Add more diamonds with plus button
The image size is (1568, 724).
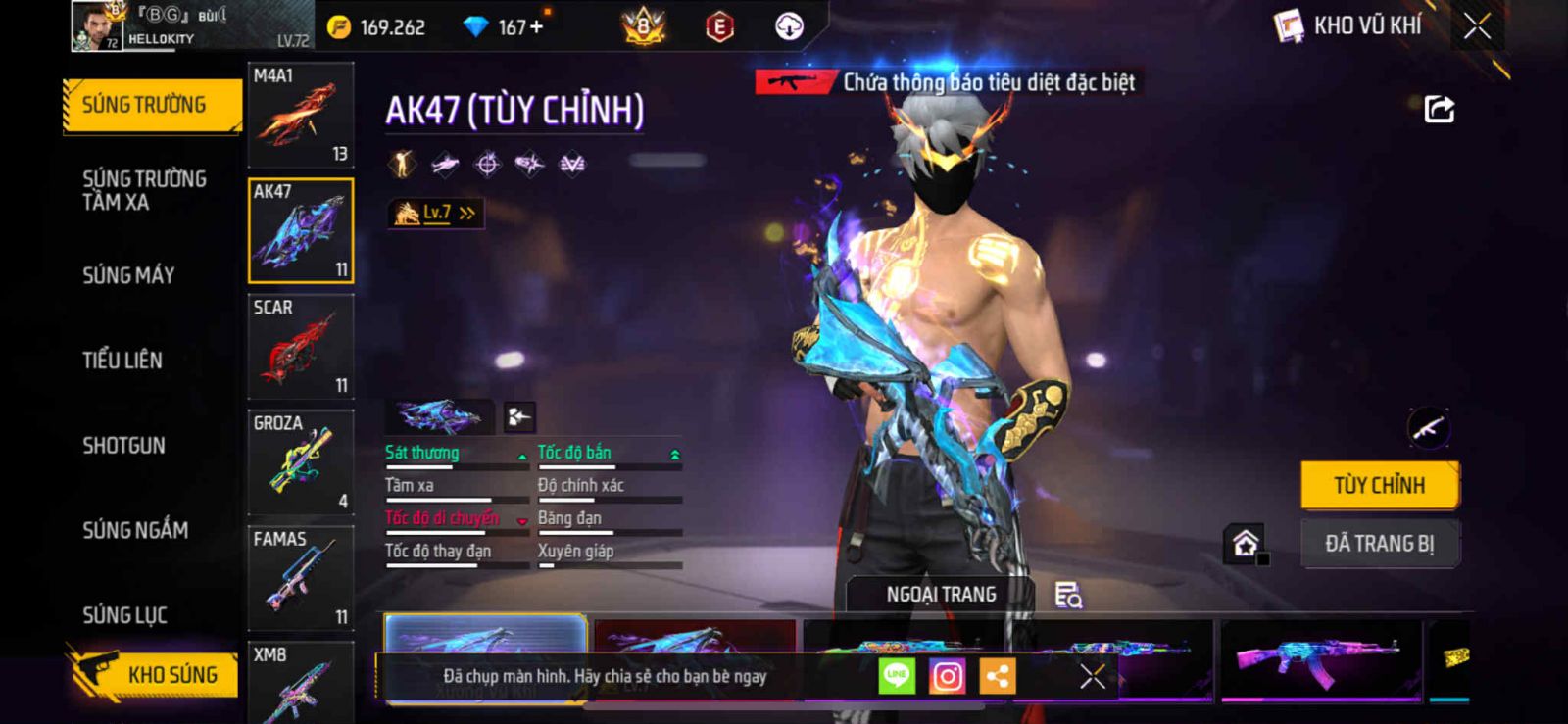pyautogui.click(x=536, y=26)
